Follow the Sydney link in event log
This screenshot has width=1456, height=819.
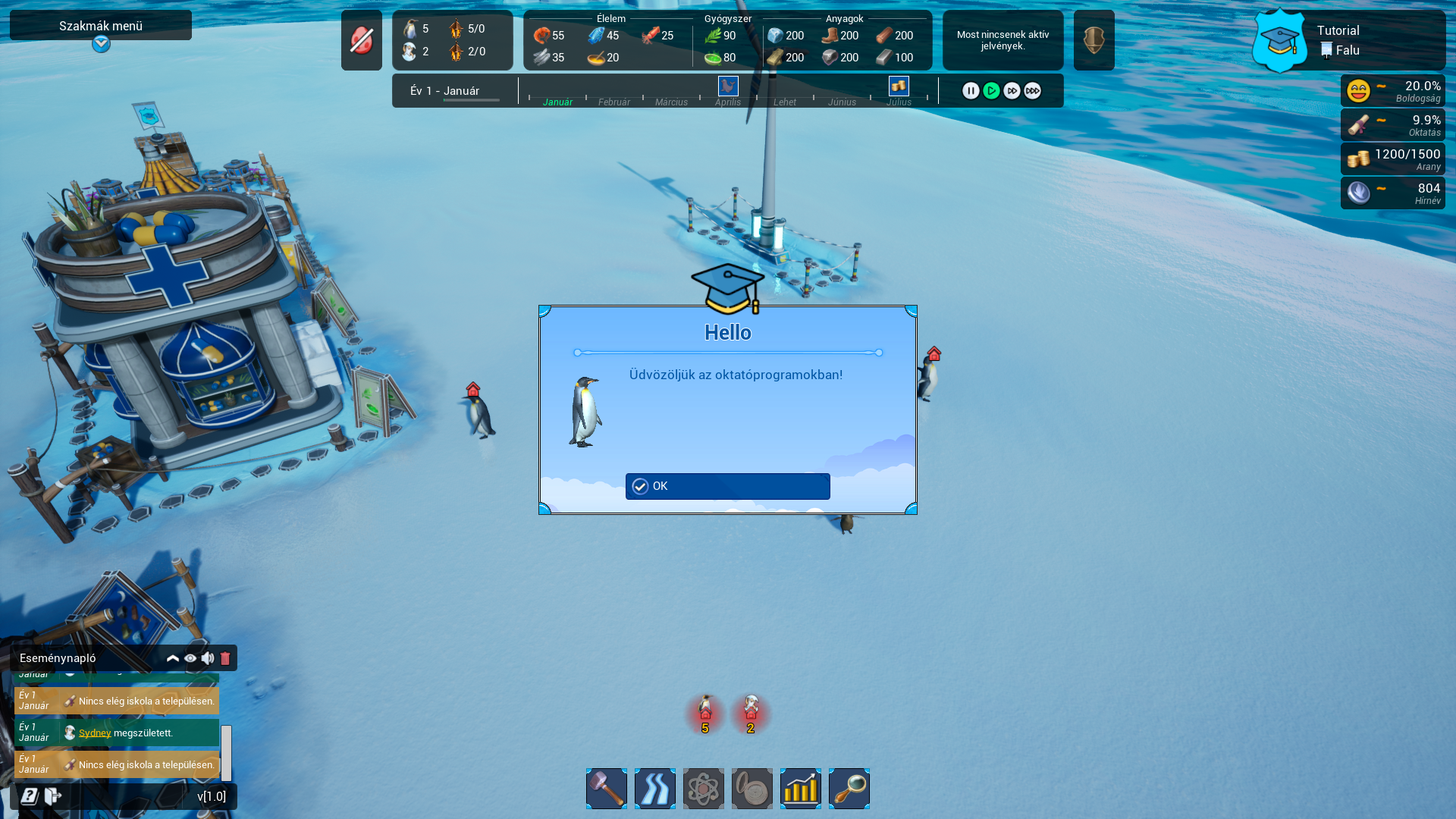(95, 733)
